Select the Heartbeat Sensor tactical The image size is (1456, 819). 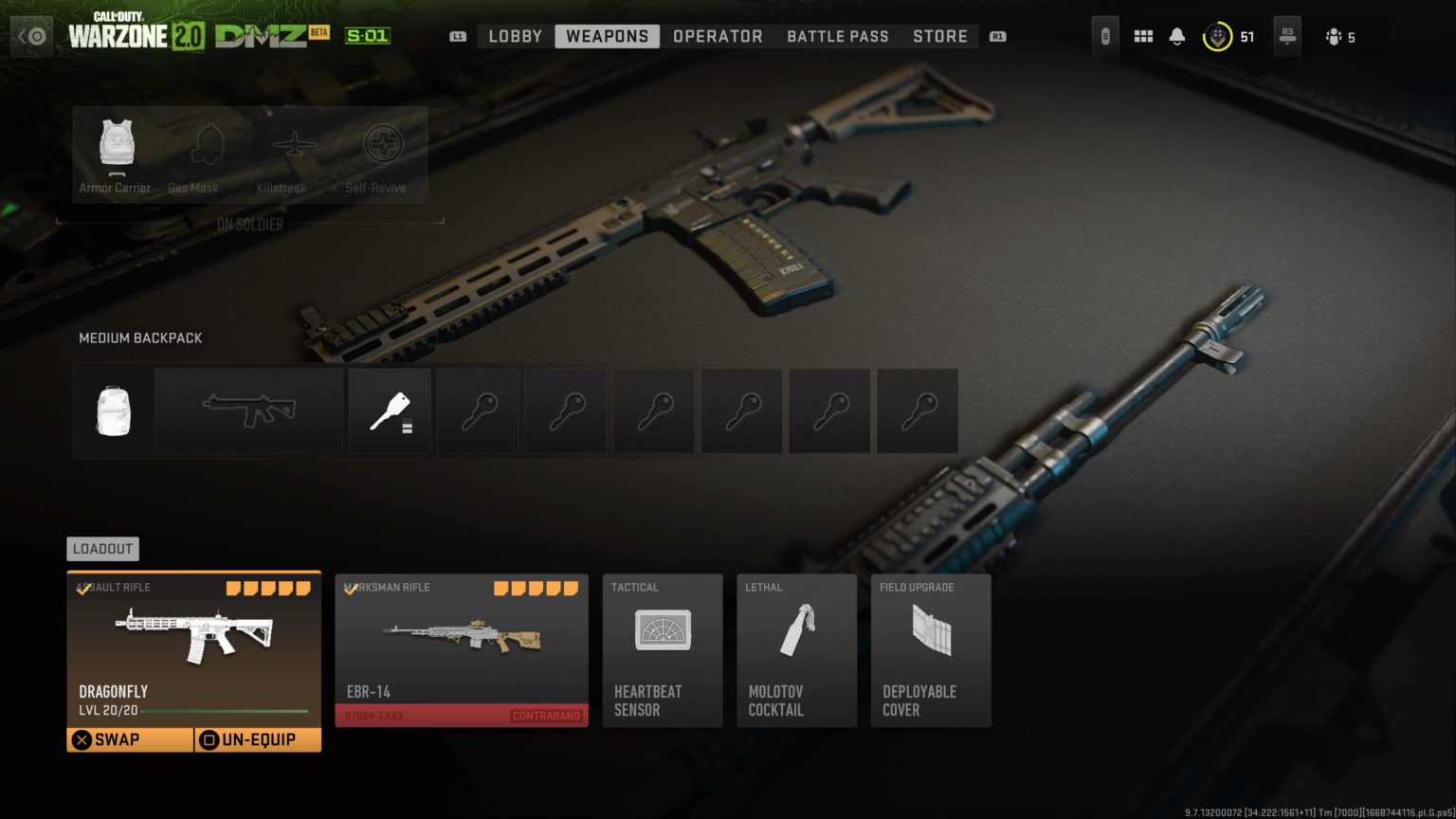coord(662,649)
